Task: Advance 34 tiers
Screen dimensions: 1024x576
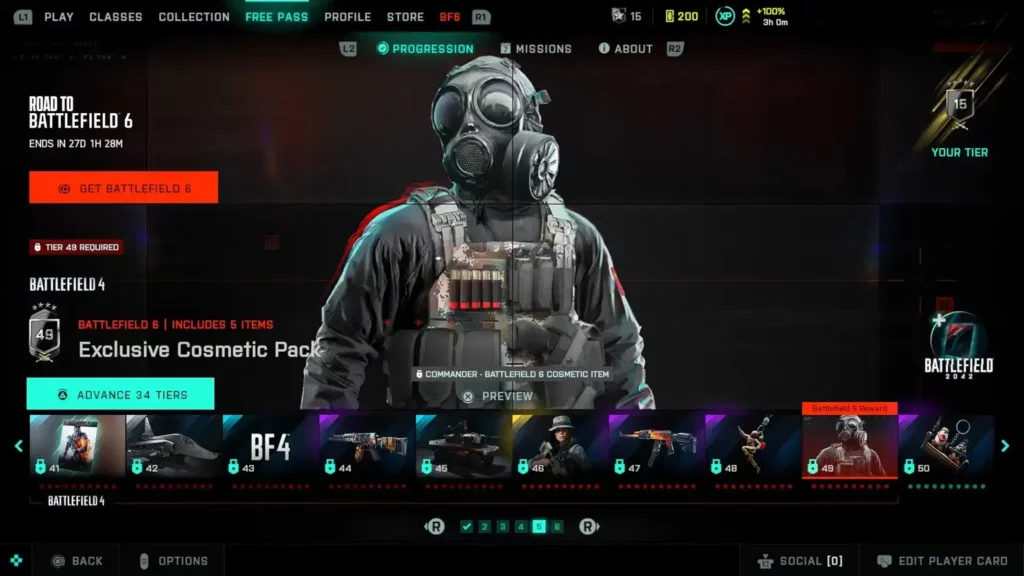Action: [120, 395]
